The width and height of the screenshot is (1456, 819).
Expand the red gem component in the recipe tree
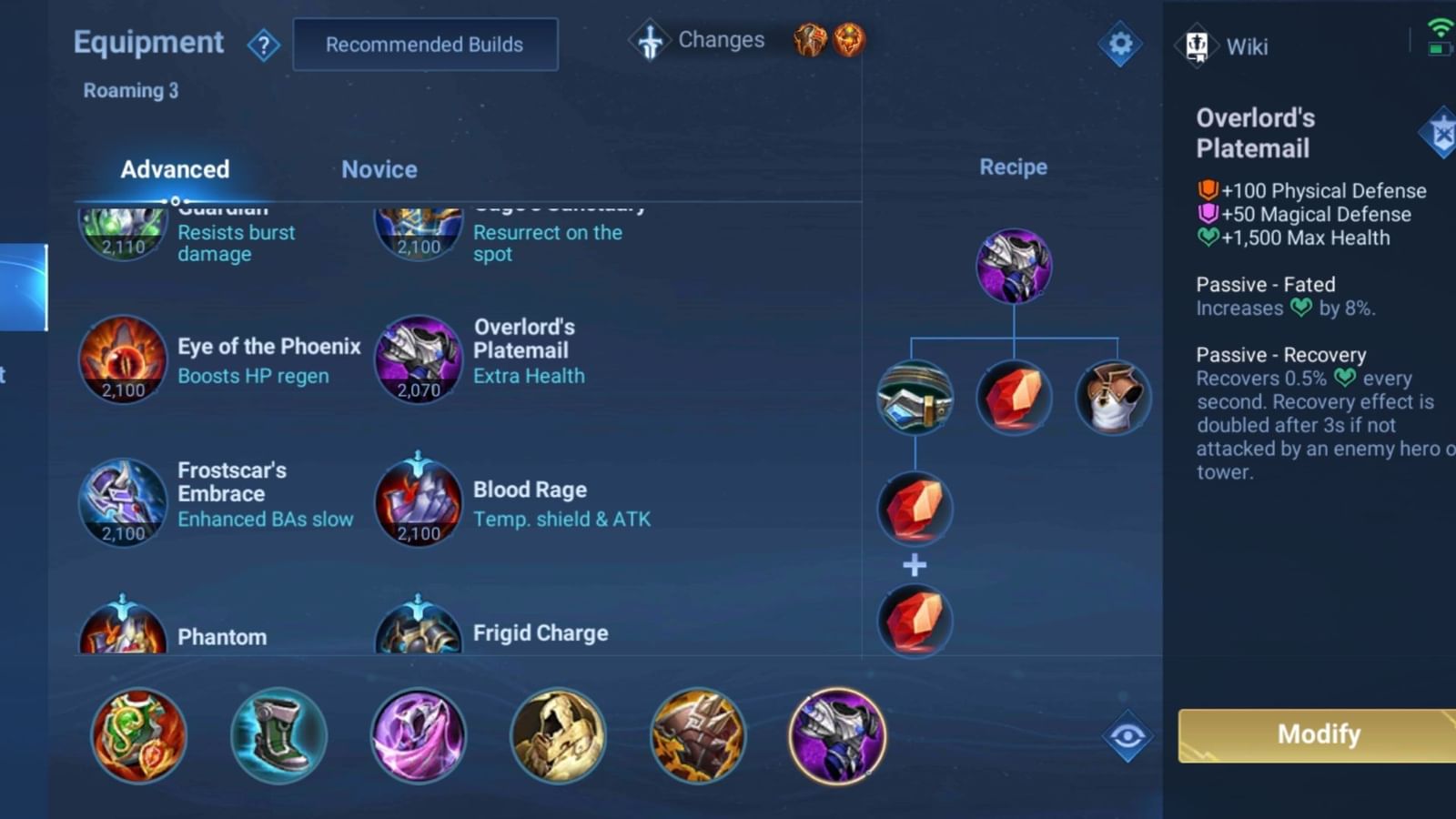coord(1014,396)
